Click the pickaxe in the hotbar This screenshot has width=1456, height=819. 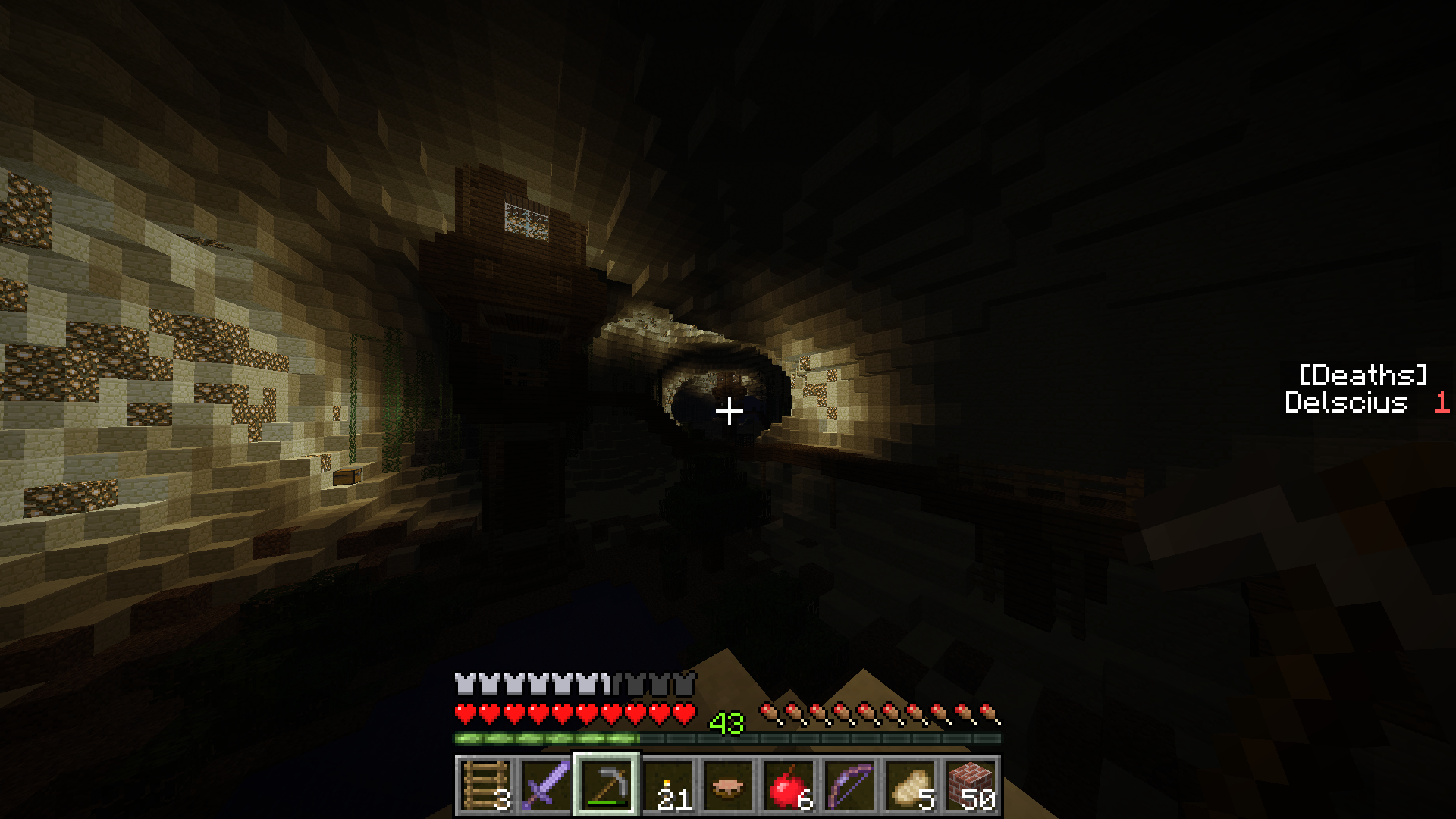click(x=607, y=786)
